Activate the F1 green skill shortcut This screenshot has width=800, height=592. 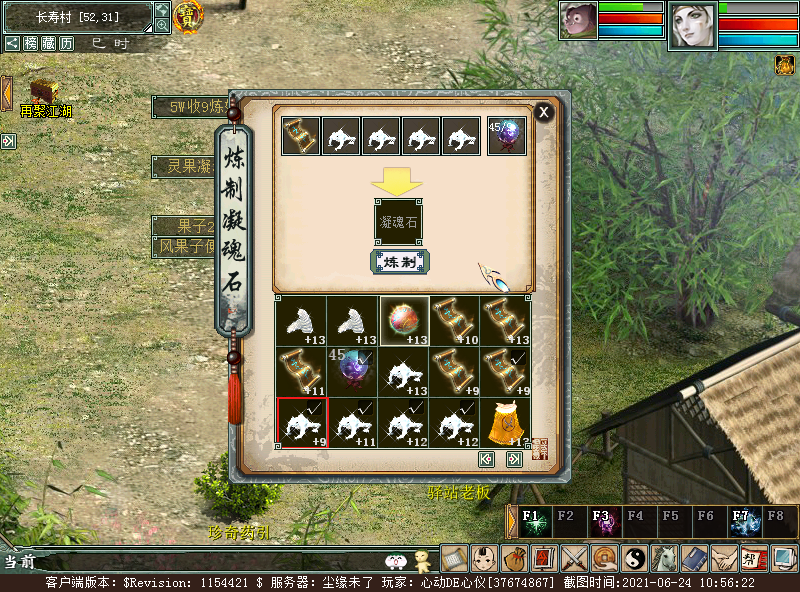coord(537,522)
